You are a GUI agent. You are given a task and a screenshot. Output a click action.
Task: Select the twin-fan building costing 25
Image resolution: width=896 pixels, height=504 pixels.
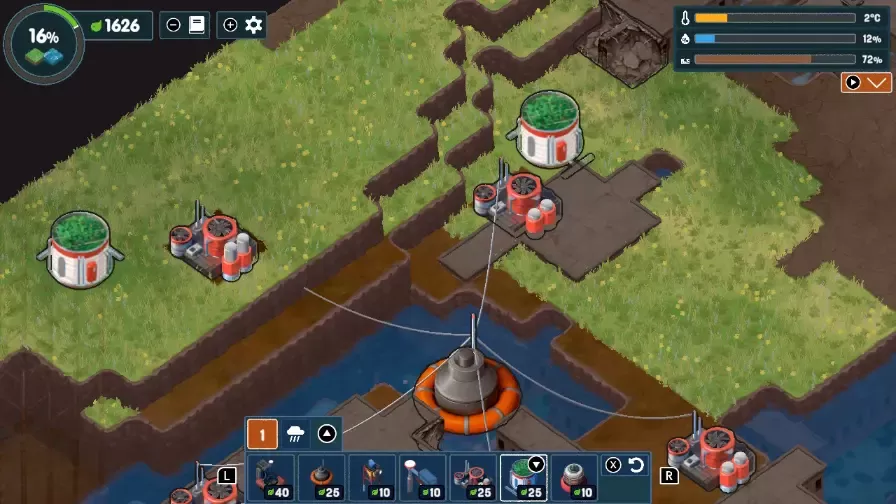click(x=473, y=477)
